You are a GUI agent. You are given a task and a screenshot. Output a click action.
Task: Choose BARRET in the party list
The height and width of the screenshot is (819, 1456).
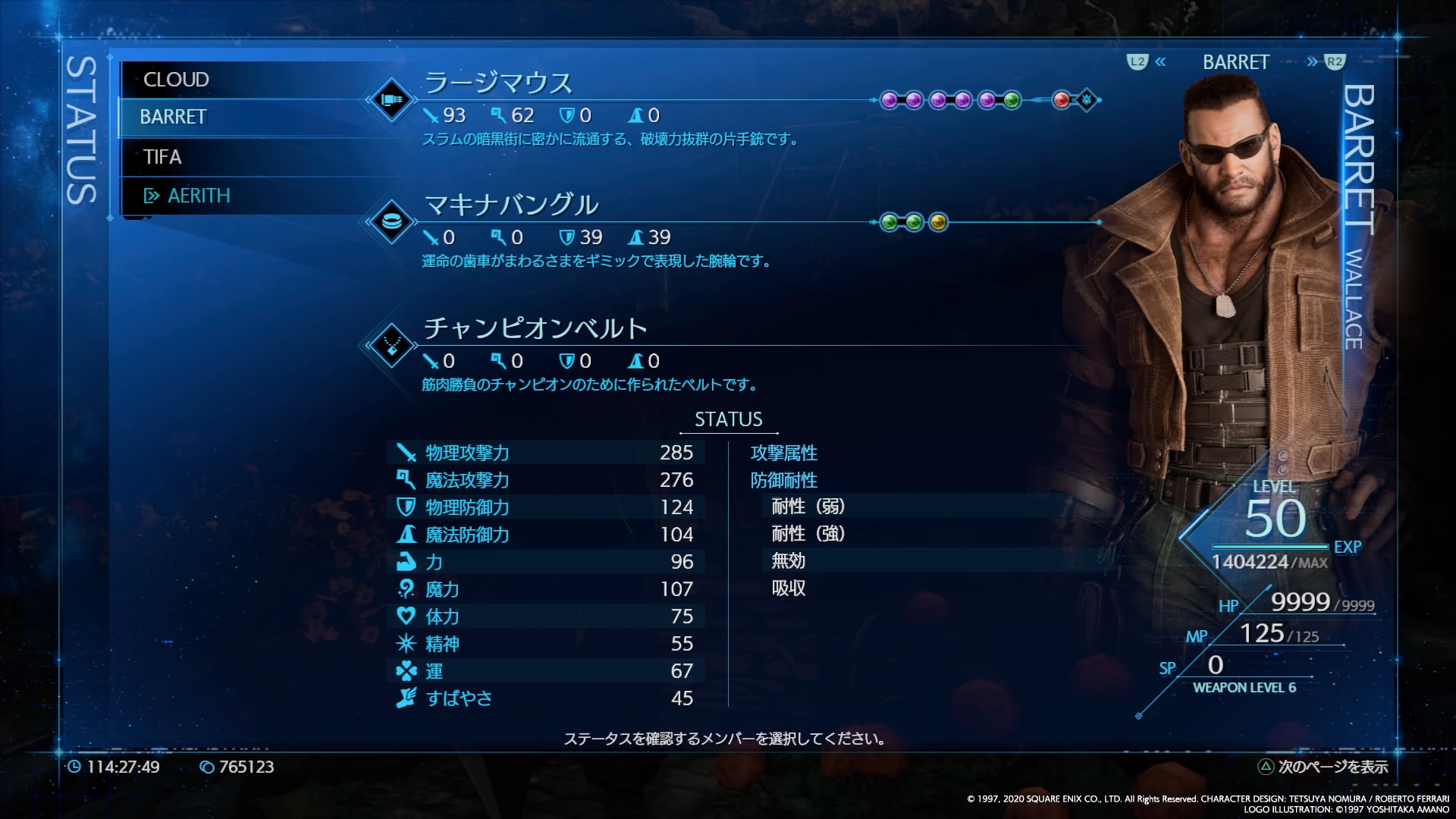coord(173,117)
